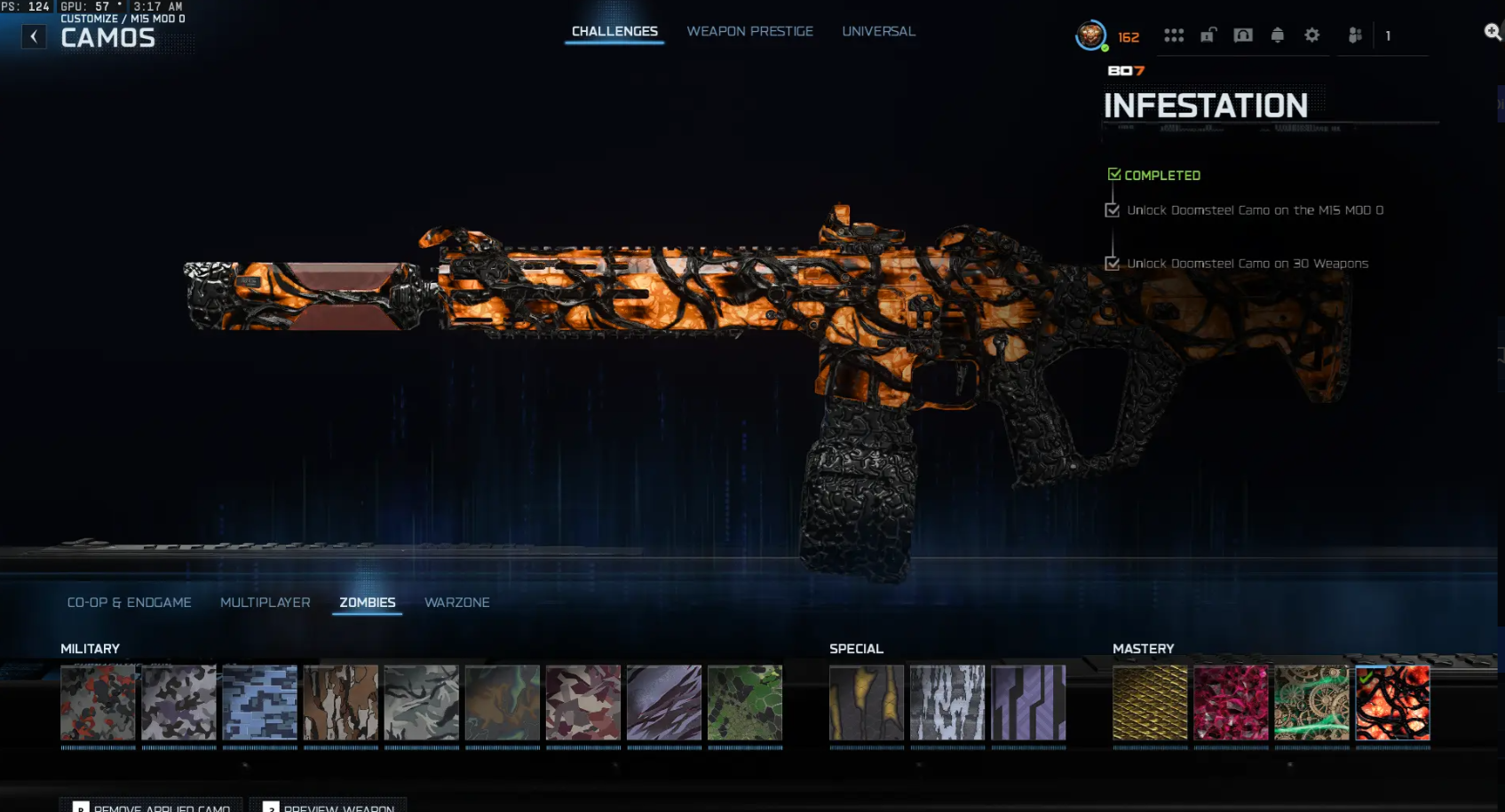The height and width of the screenshot is (812, 1505).
Task: Click the unlocked padlock icon in the header
Action: (x=1208, y=35)
